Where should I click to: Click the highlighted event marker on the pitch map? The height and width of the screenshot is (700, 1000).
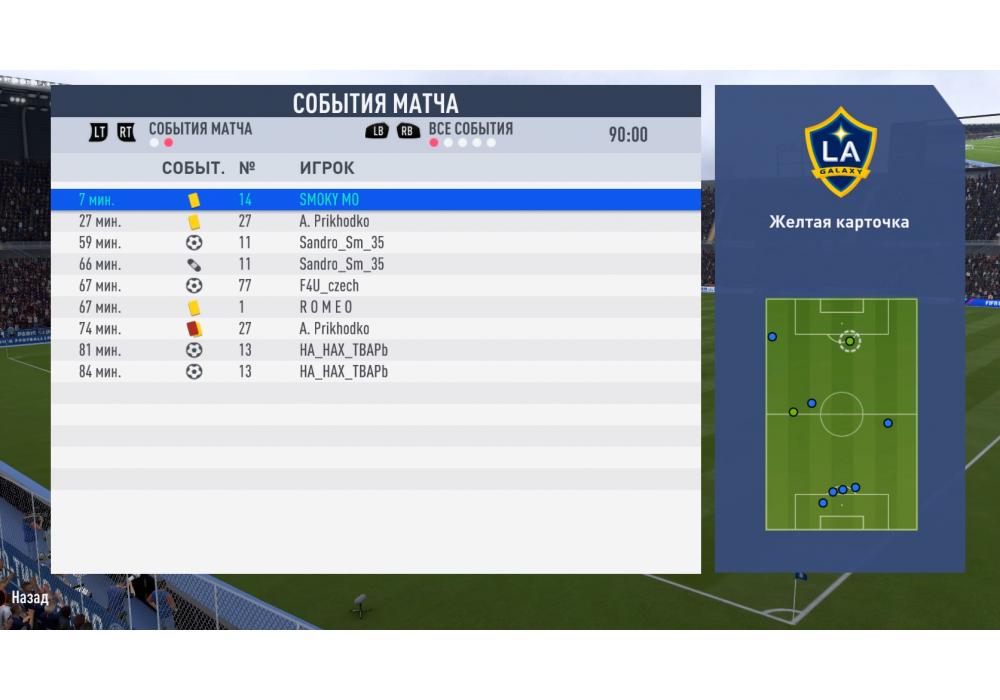tap(849, 341)
